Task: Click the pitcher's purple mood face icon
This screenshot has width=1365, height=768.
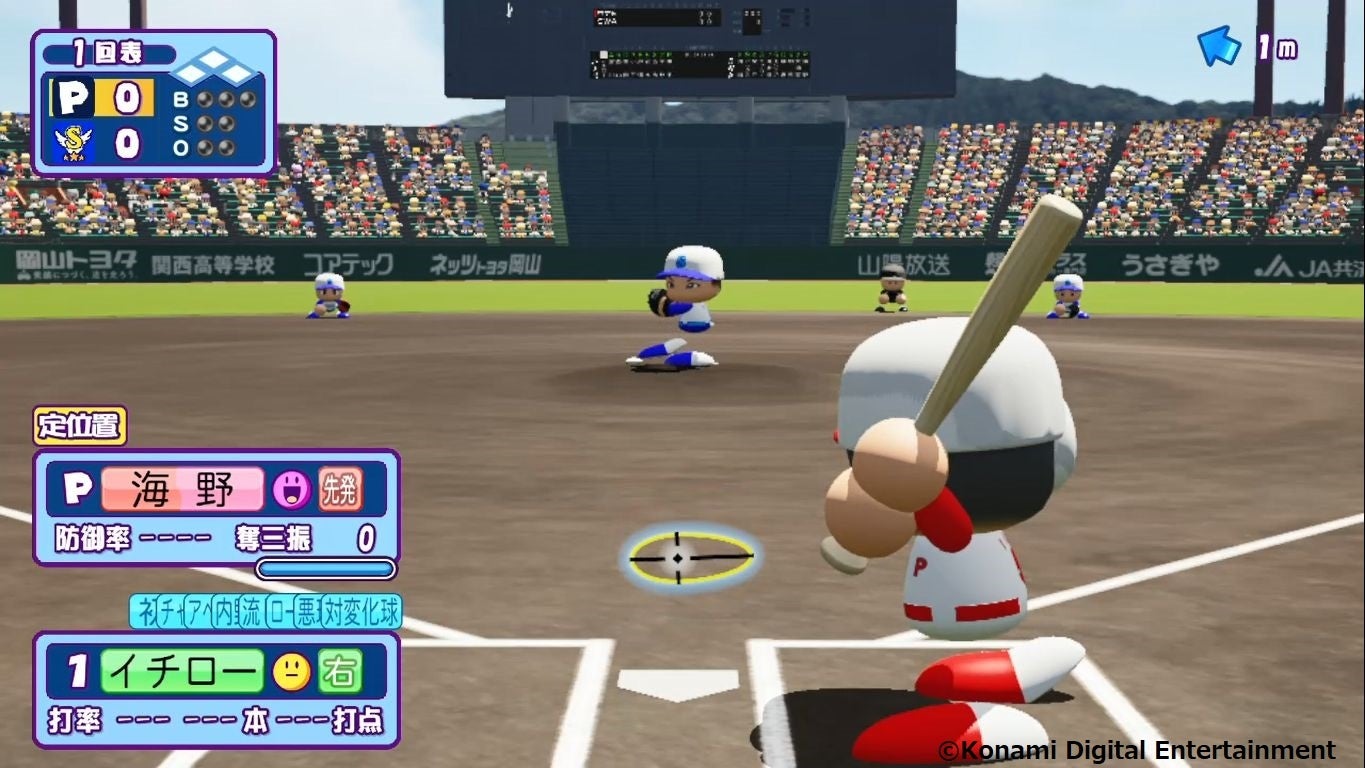Action: [x=291, y=489]
